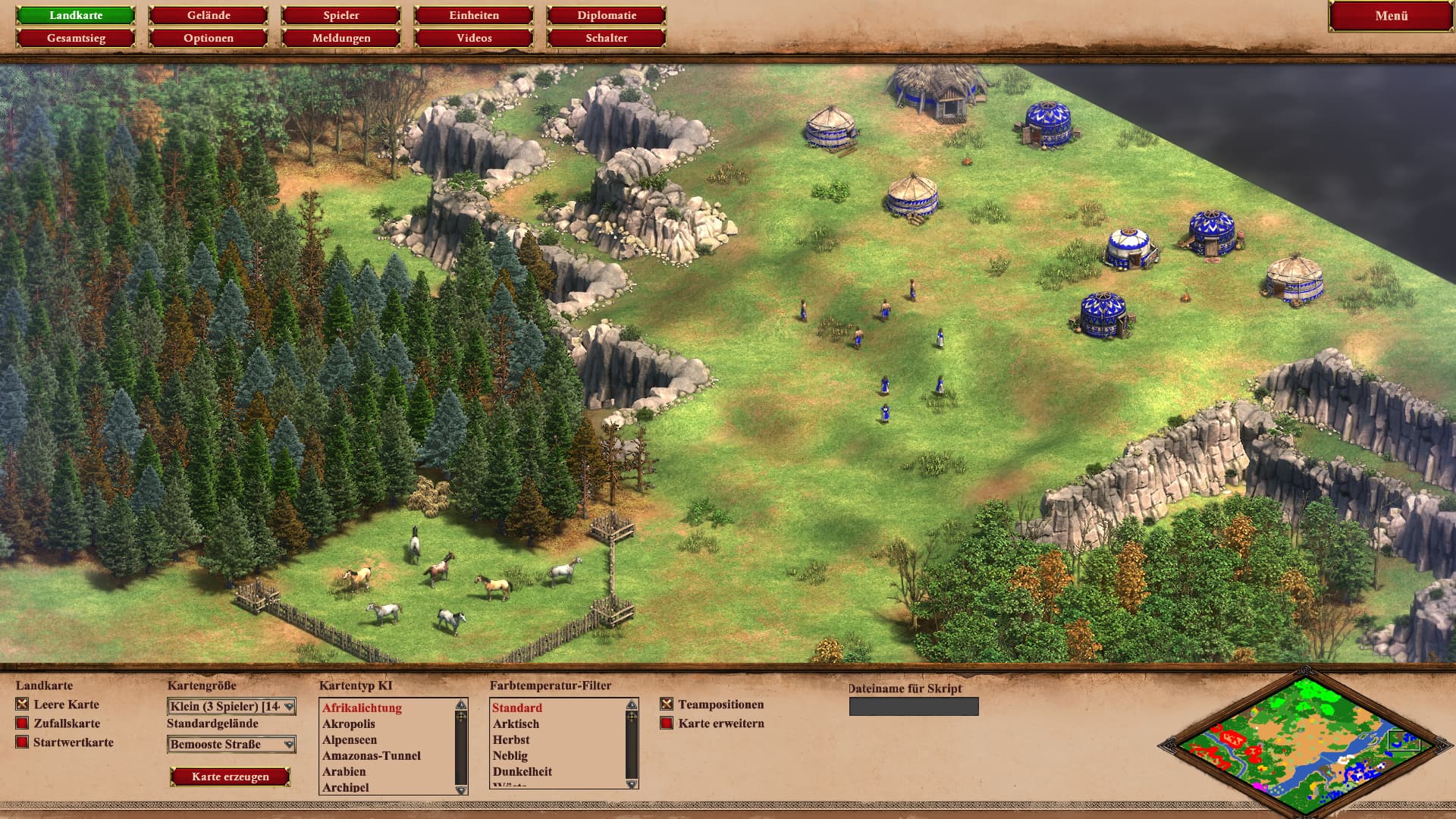
Task: Choose Arabien in the Kartentyp list
Action: click(344, 771)
